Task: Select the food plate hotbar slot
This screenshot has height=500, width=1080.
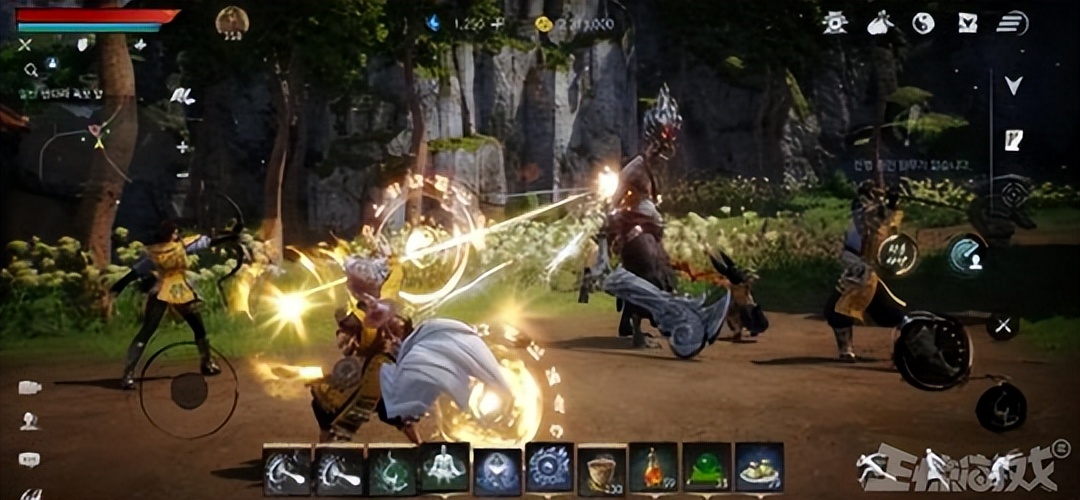Action: 759,468
